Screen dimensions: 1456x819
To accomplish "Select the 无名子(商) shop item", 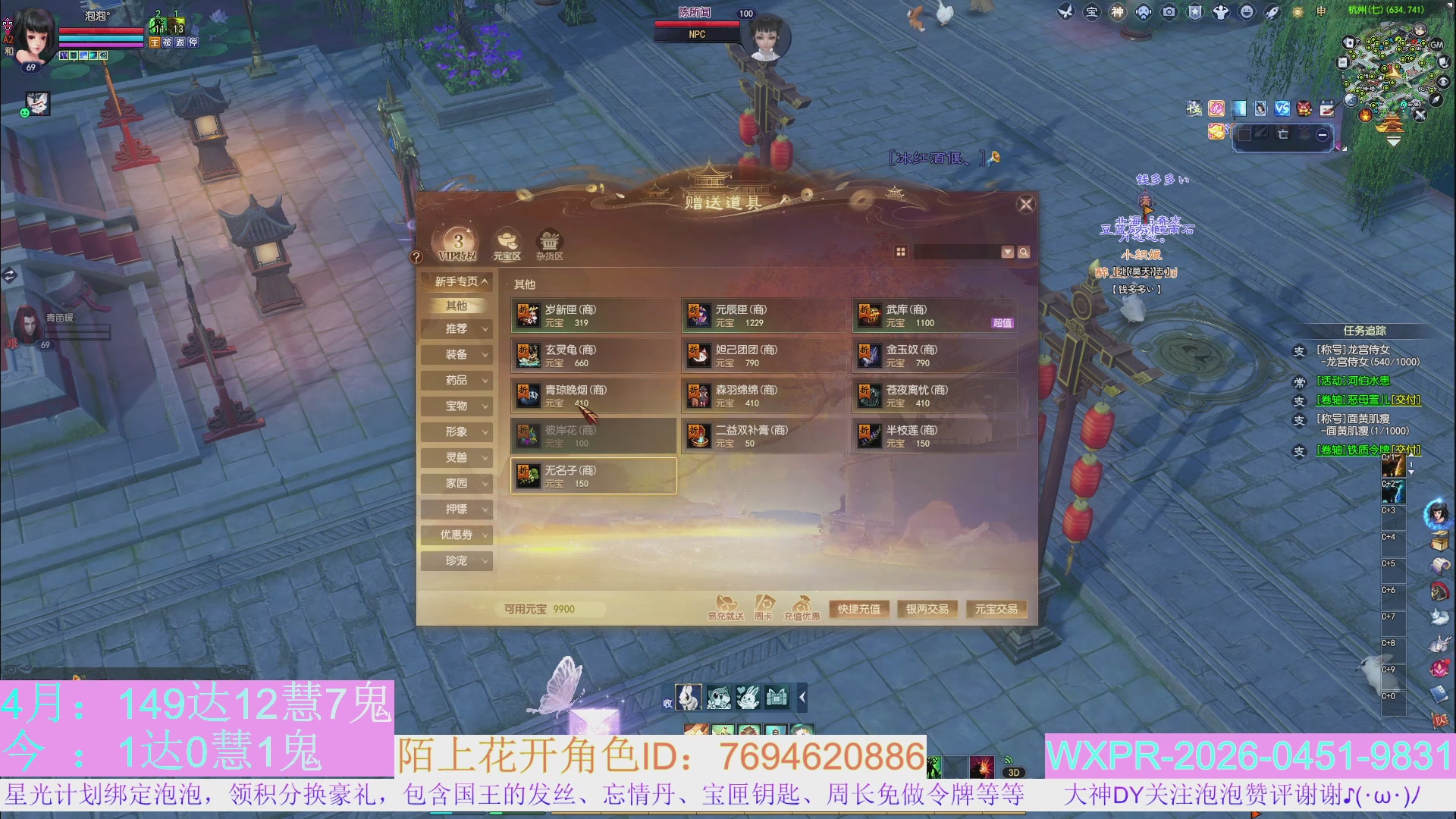I will pos(592,475).
